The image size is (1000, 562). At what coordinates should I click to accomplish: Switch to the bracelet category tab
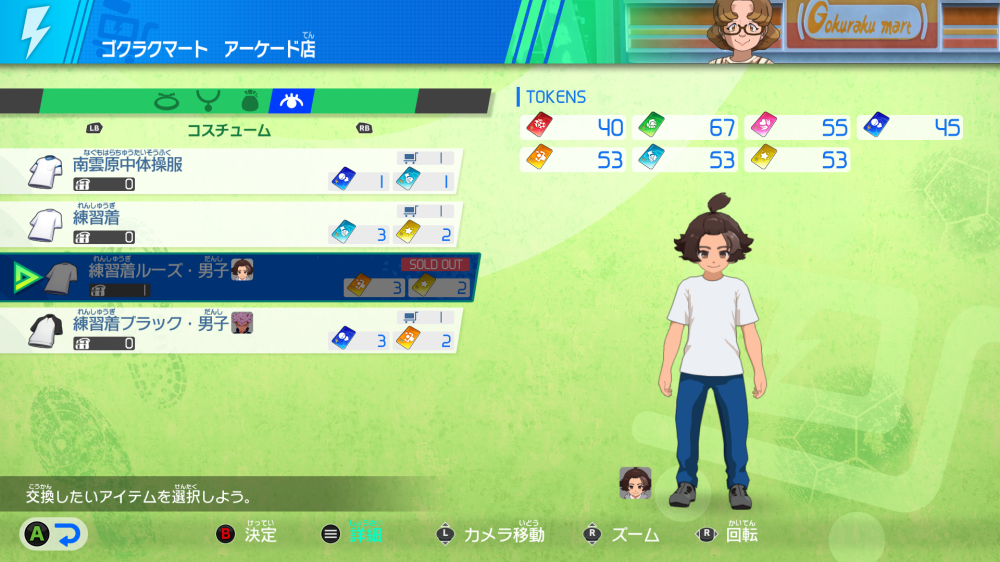pos(166,101)
